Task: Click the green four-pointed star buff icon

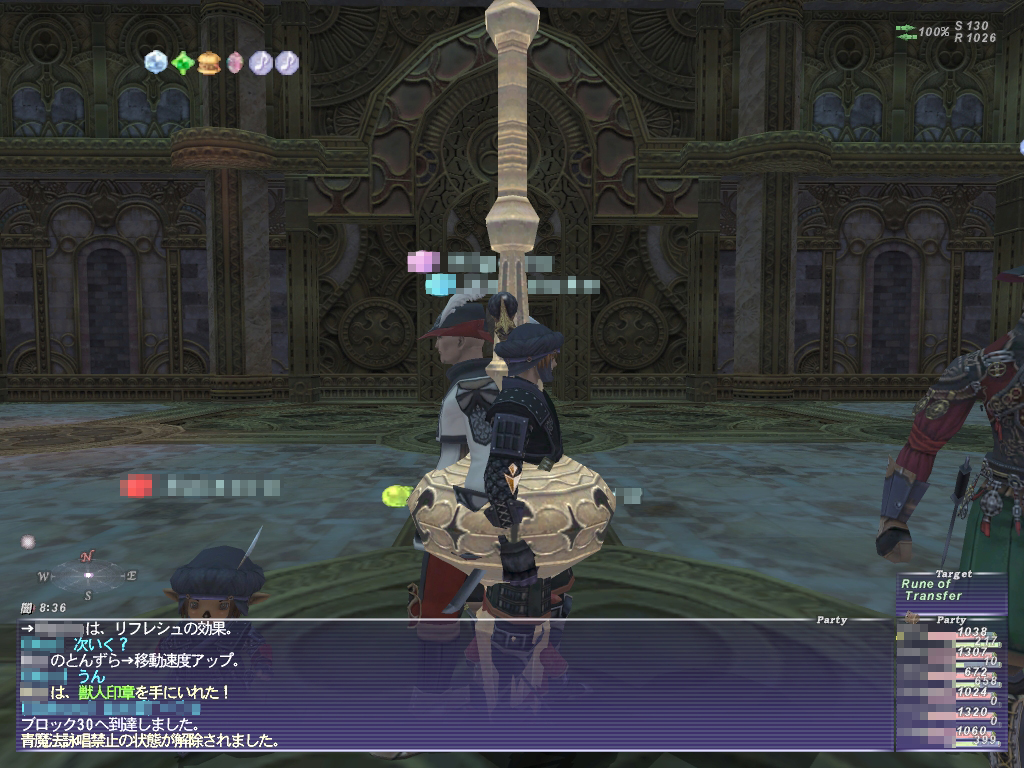Action: coord(182,63)
